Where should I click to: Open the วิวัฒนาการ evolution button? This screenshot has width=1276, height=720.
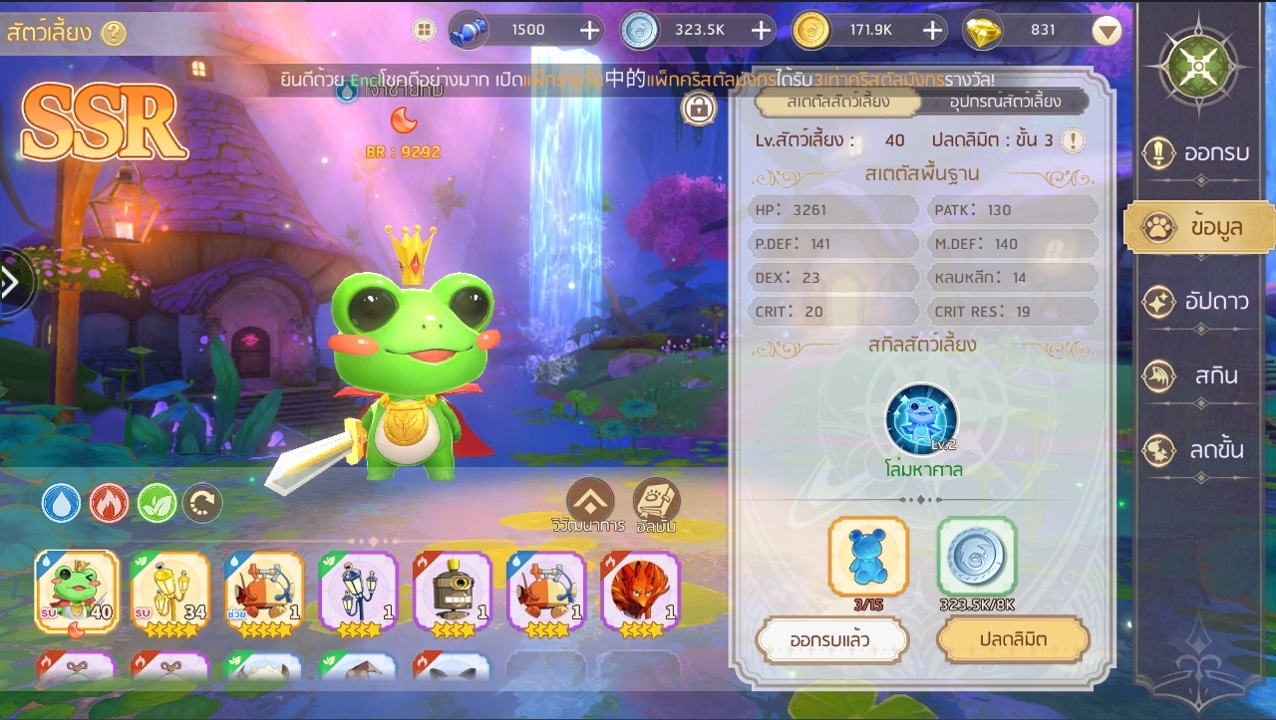click(590, 502)
